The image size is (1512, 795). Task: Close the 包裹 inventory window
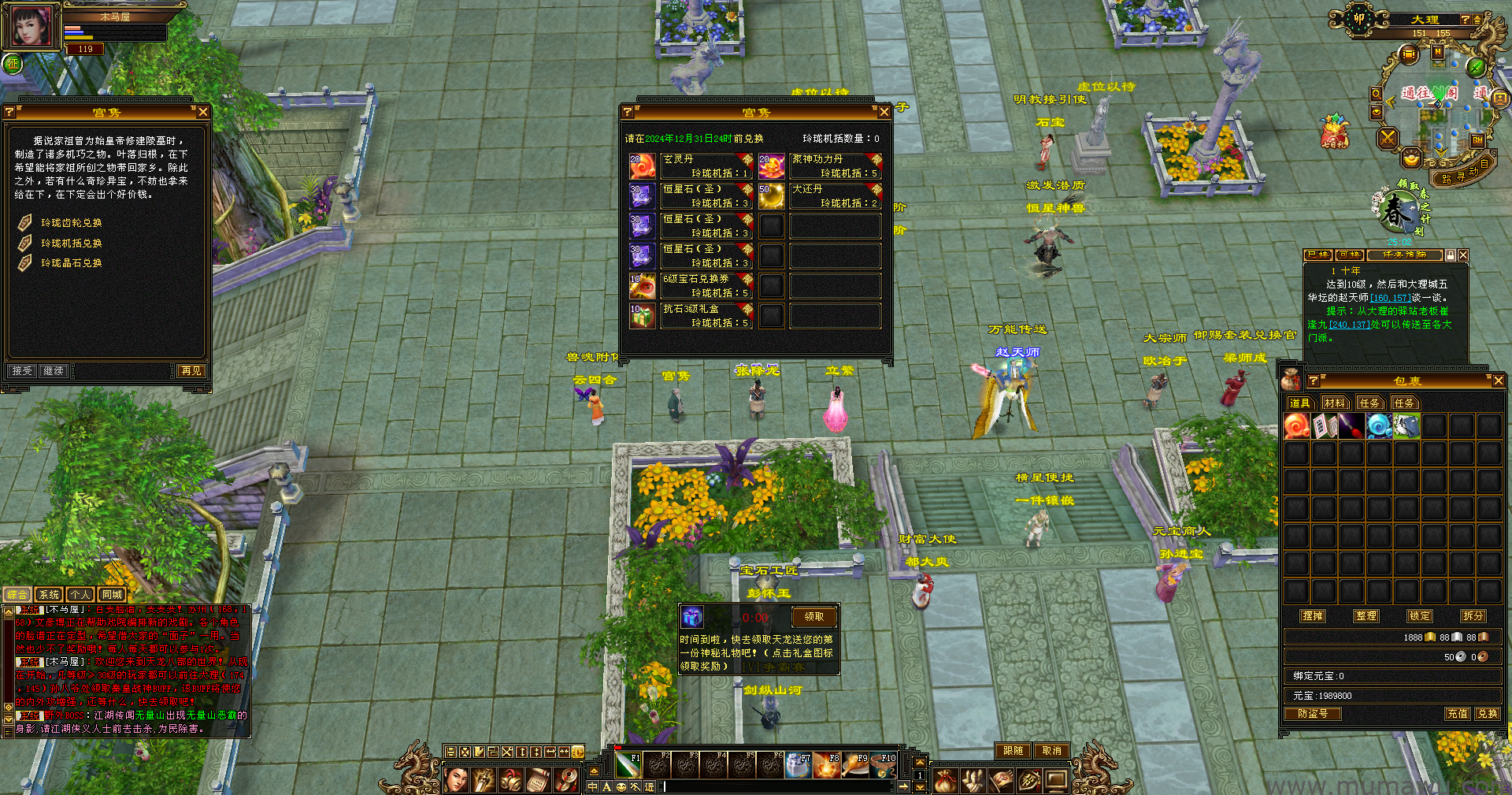click(x=1498, y=381)
